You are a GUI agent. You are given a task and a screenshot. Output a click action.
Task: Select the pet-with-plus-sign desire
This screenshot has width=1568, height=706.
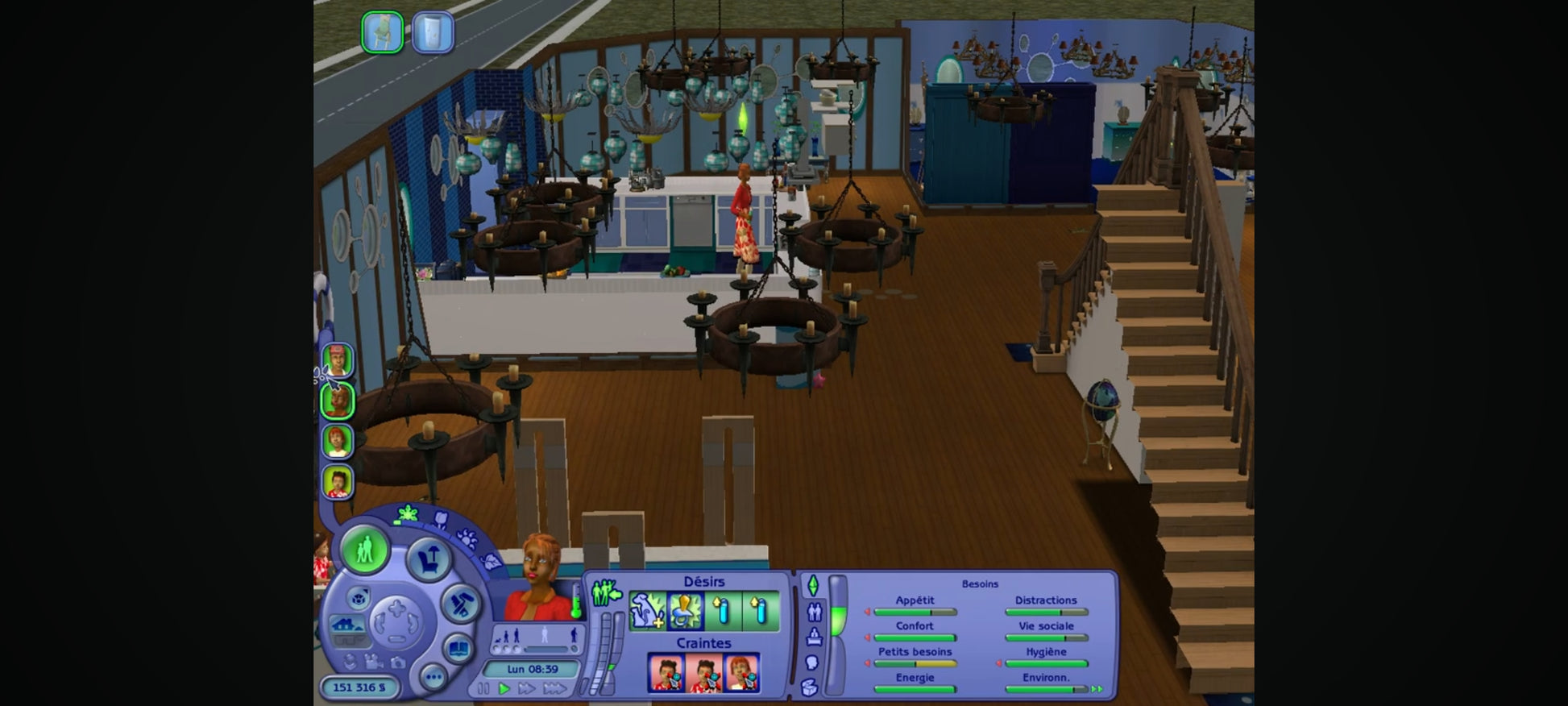[x=647, y=611]
